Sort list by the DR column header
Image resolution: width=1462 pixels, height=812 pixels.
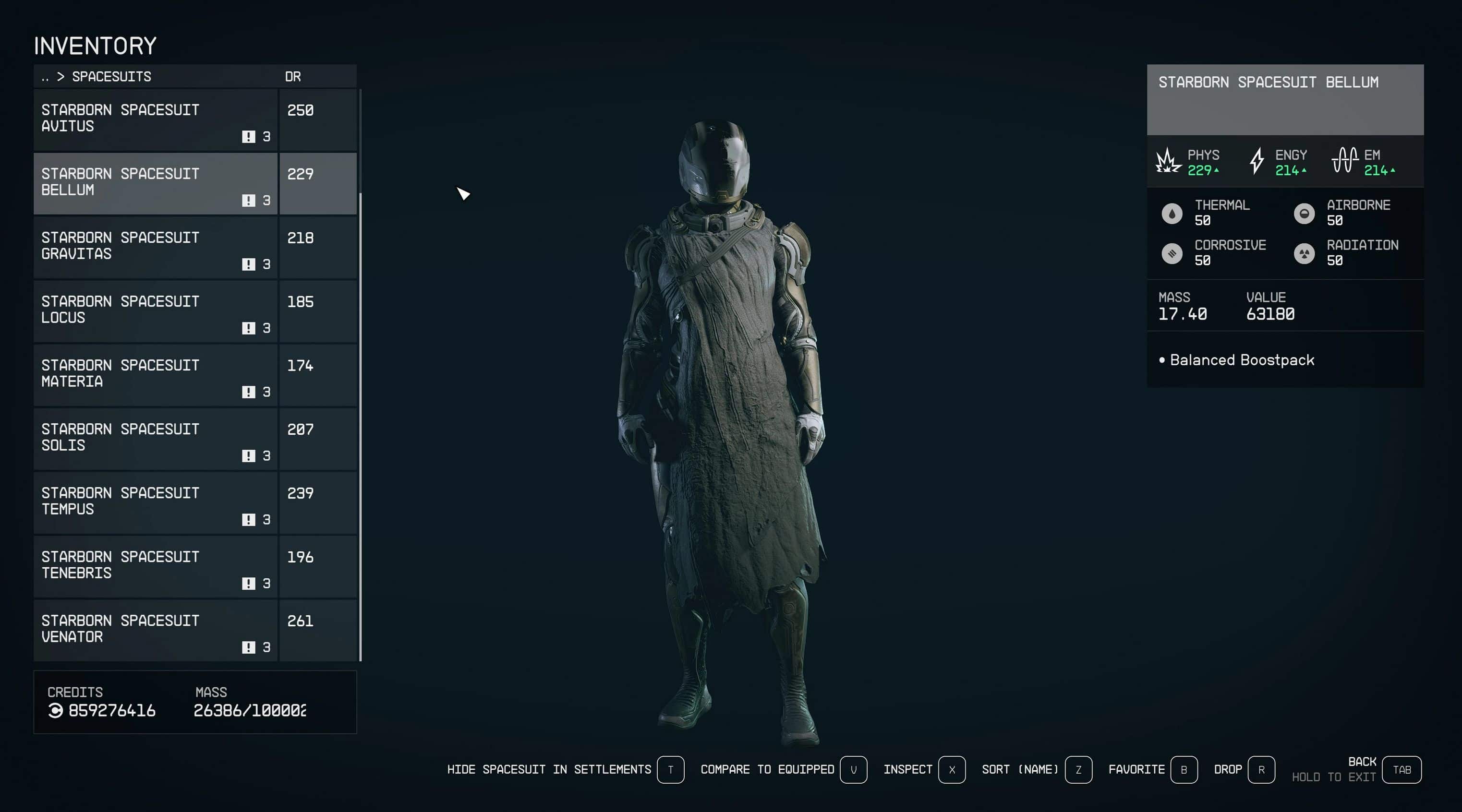(293, 77)
